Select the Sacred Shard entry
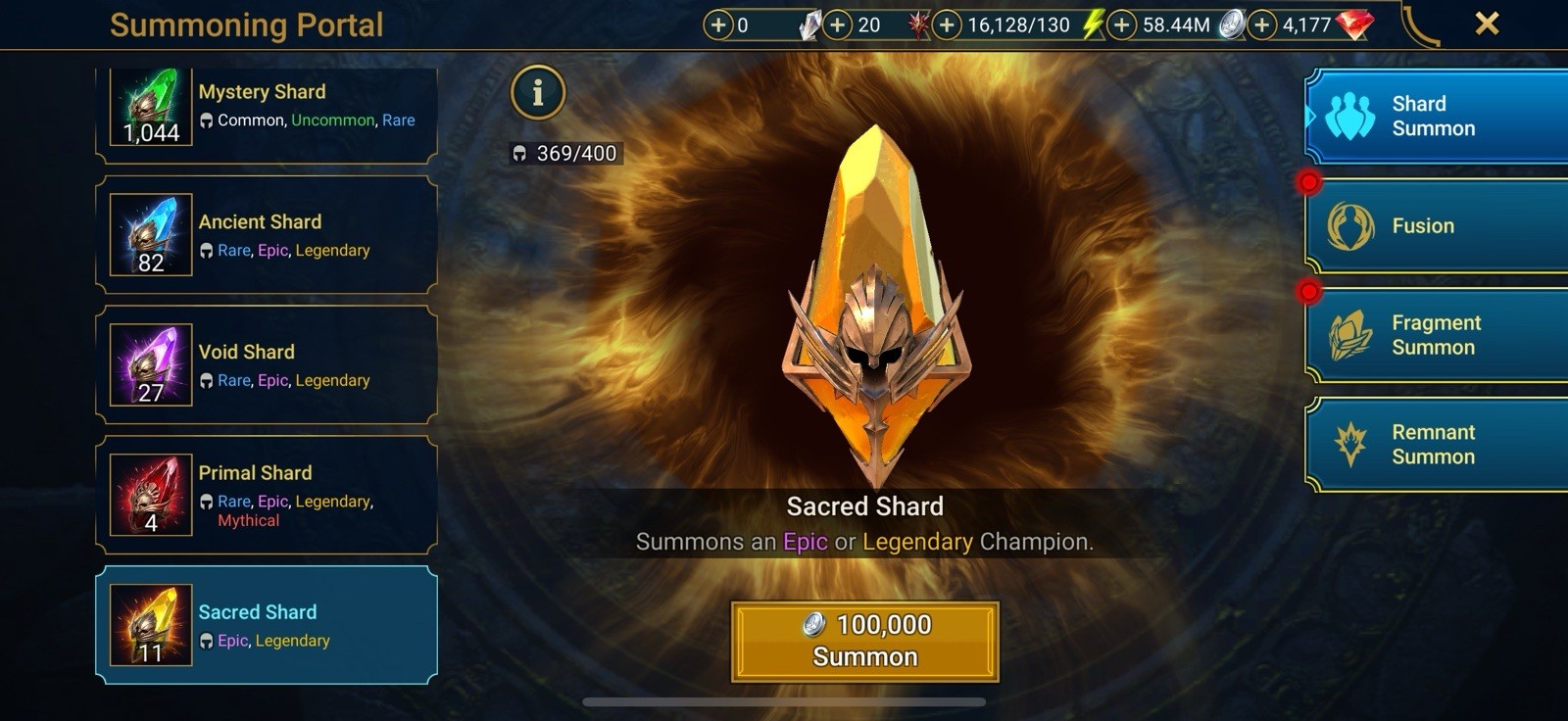 (266, 625)
